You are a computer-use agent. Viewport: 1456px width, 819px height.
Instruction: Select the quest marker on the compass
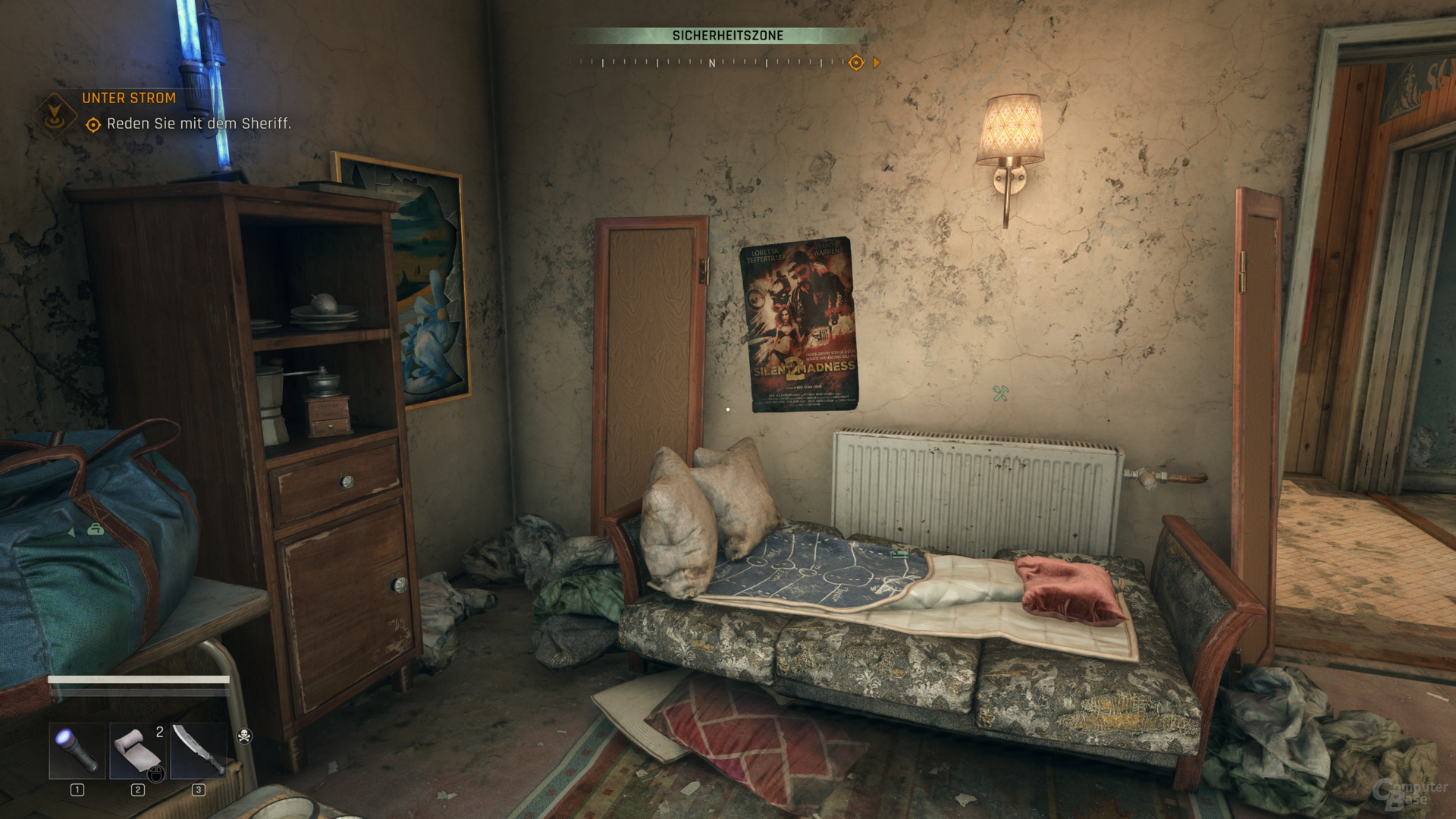(x=856, y=63)
